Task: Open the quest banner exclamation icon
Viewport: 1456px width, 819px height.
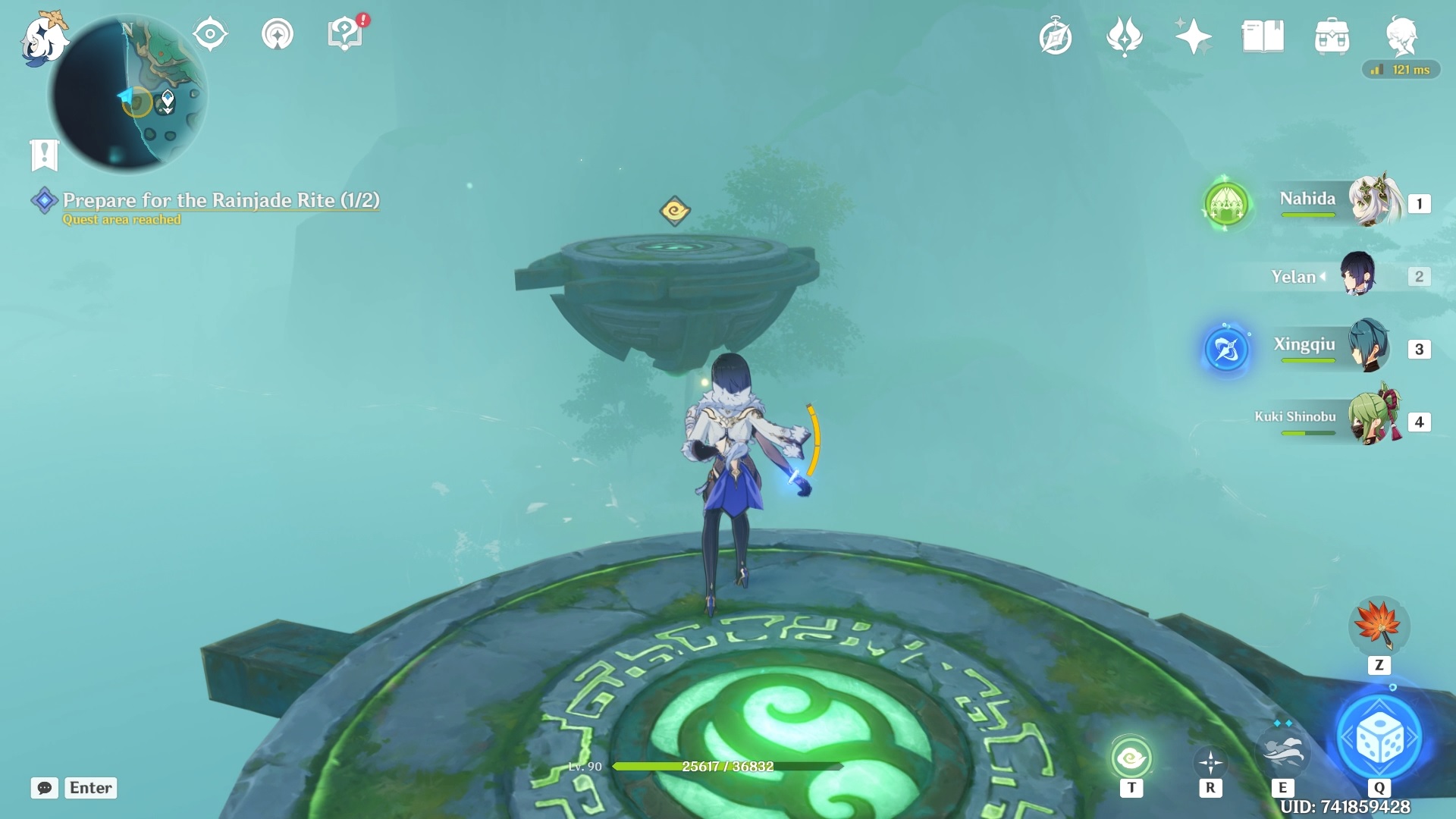Action: [45, 155]
